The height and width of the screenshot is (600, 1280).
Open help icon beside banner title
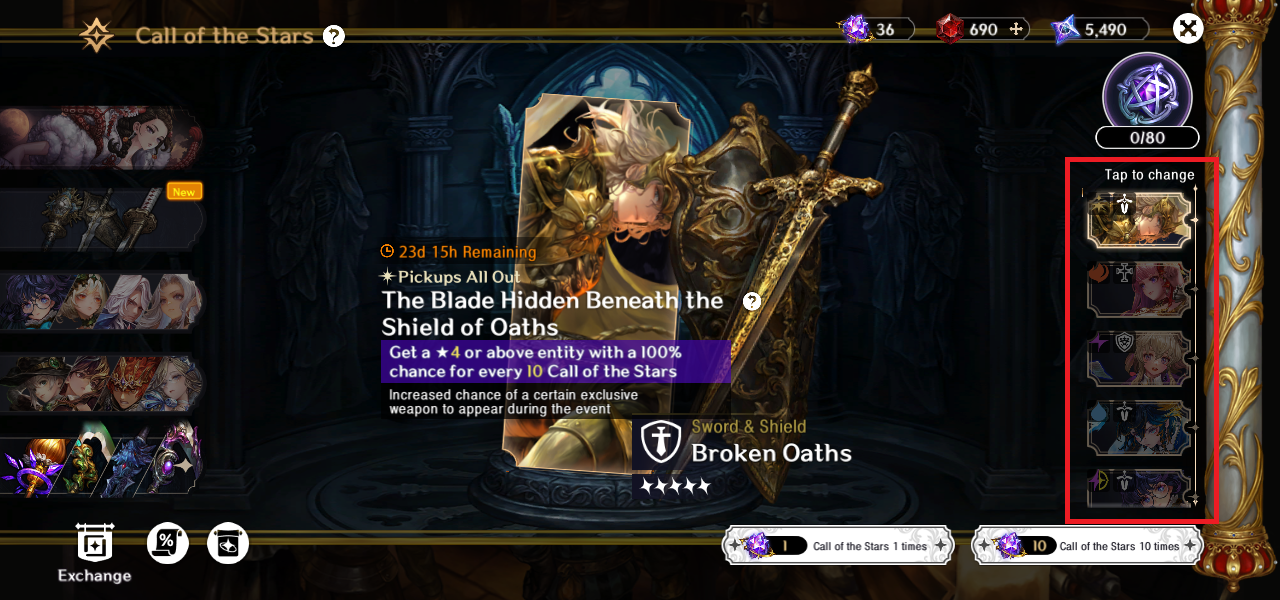point(752,301)
